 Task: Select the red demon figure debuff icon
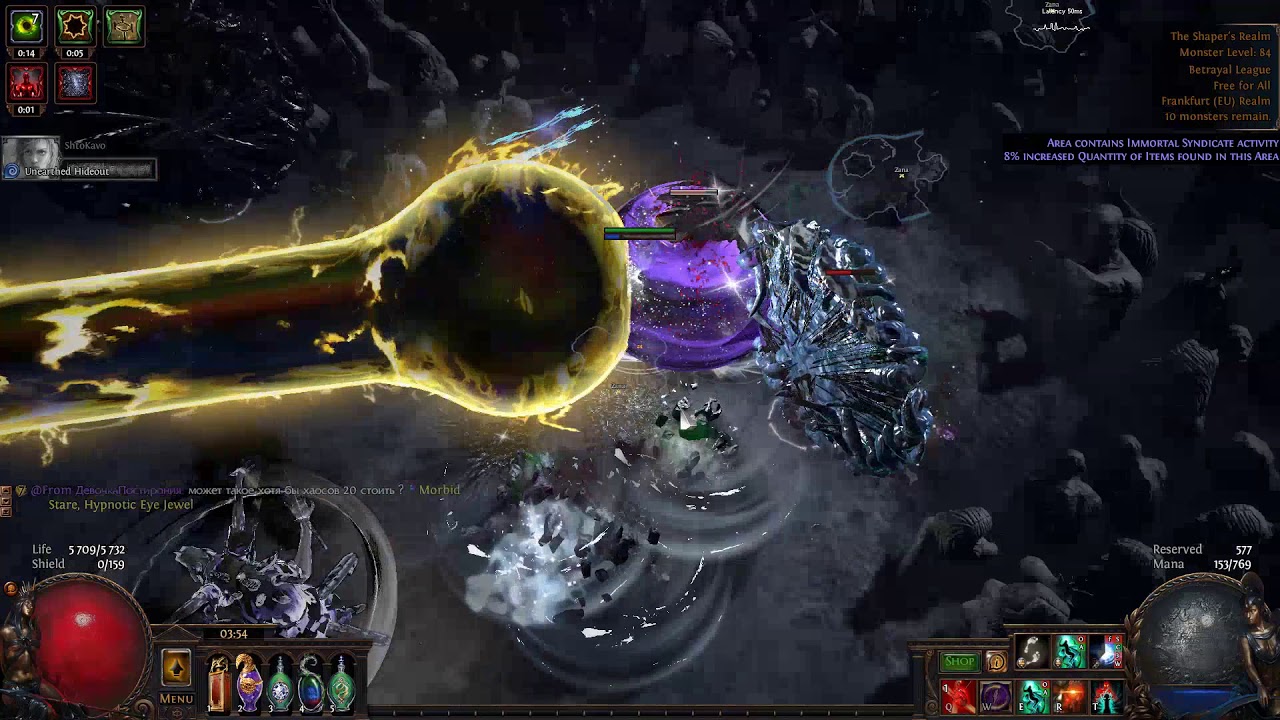point(26,83)
